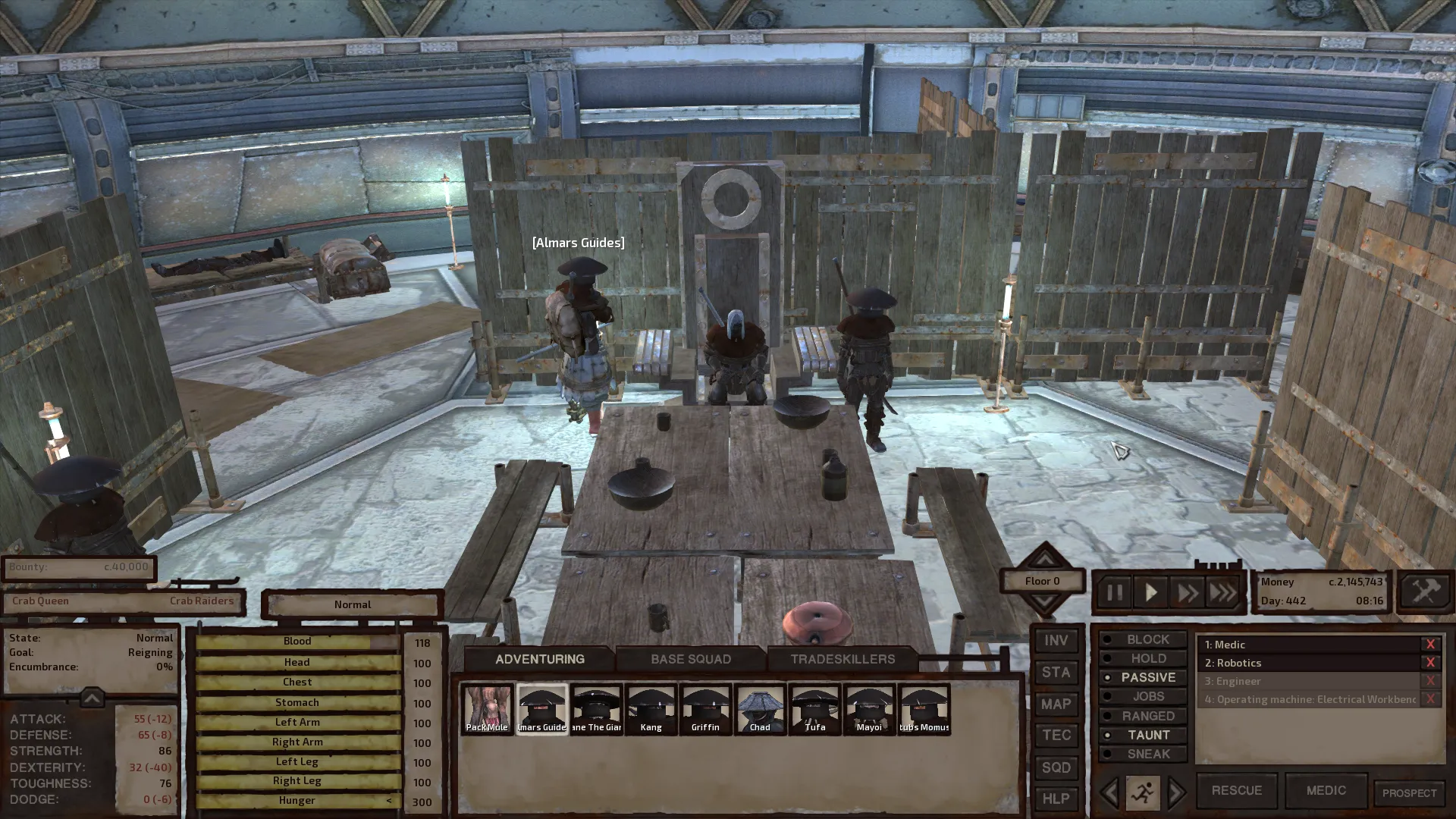Select Chad's portrait

click(760, 709)
